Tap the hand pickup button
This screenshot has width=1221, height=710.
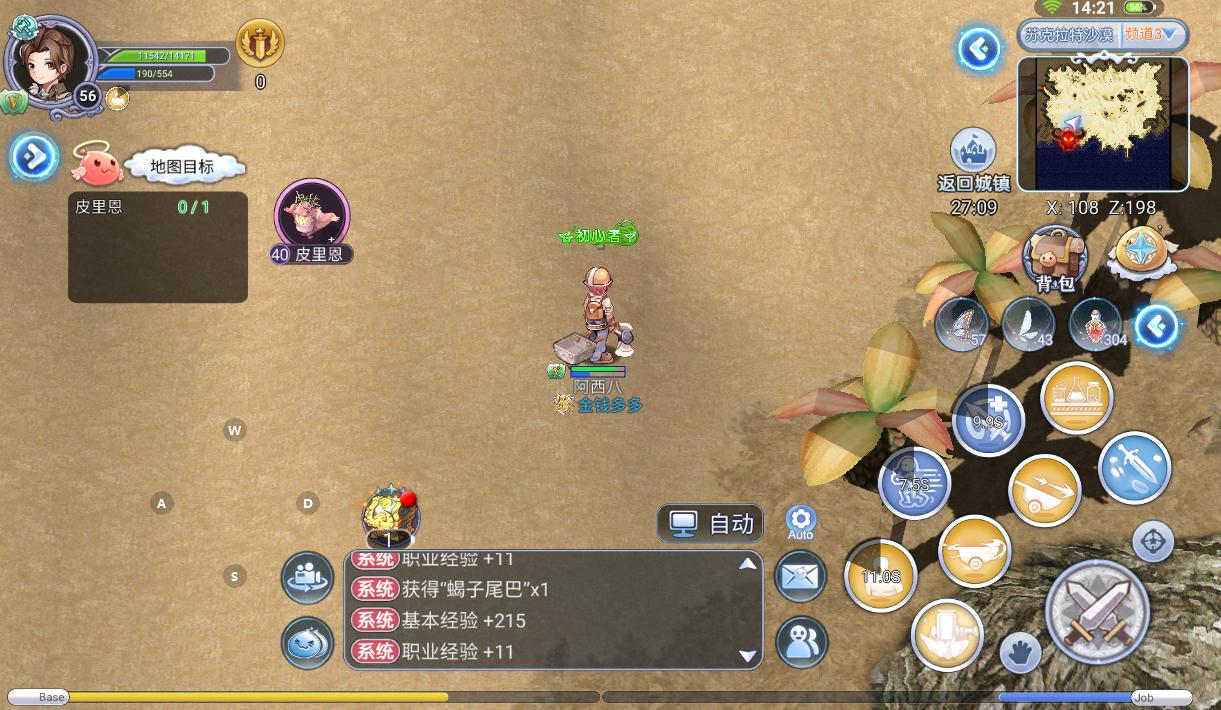(1020, 655)
